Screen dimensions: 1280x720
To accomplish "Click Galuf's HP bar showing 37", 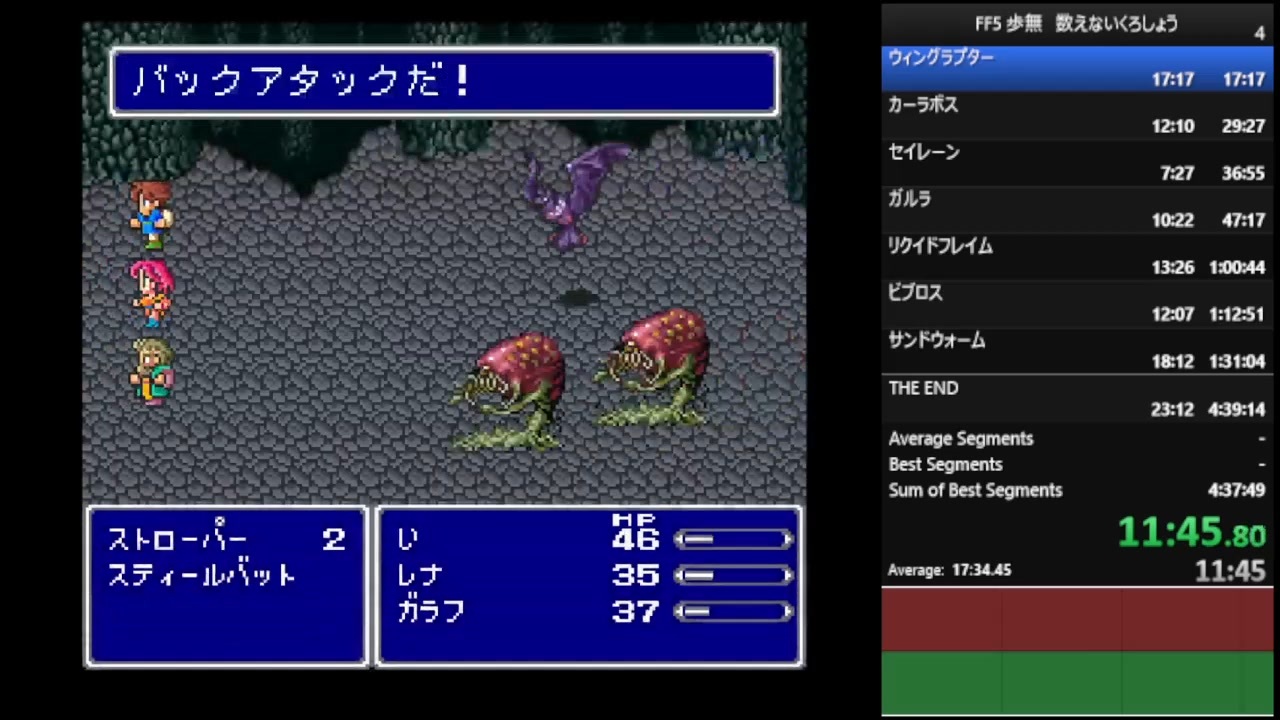I will (x=733, y=612).
